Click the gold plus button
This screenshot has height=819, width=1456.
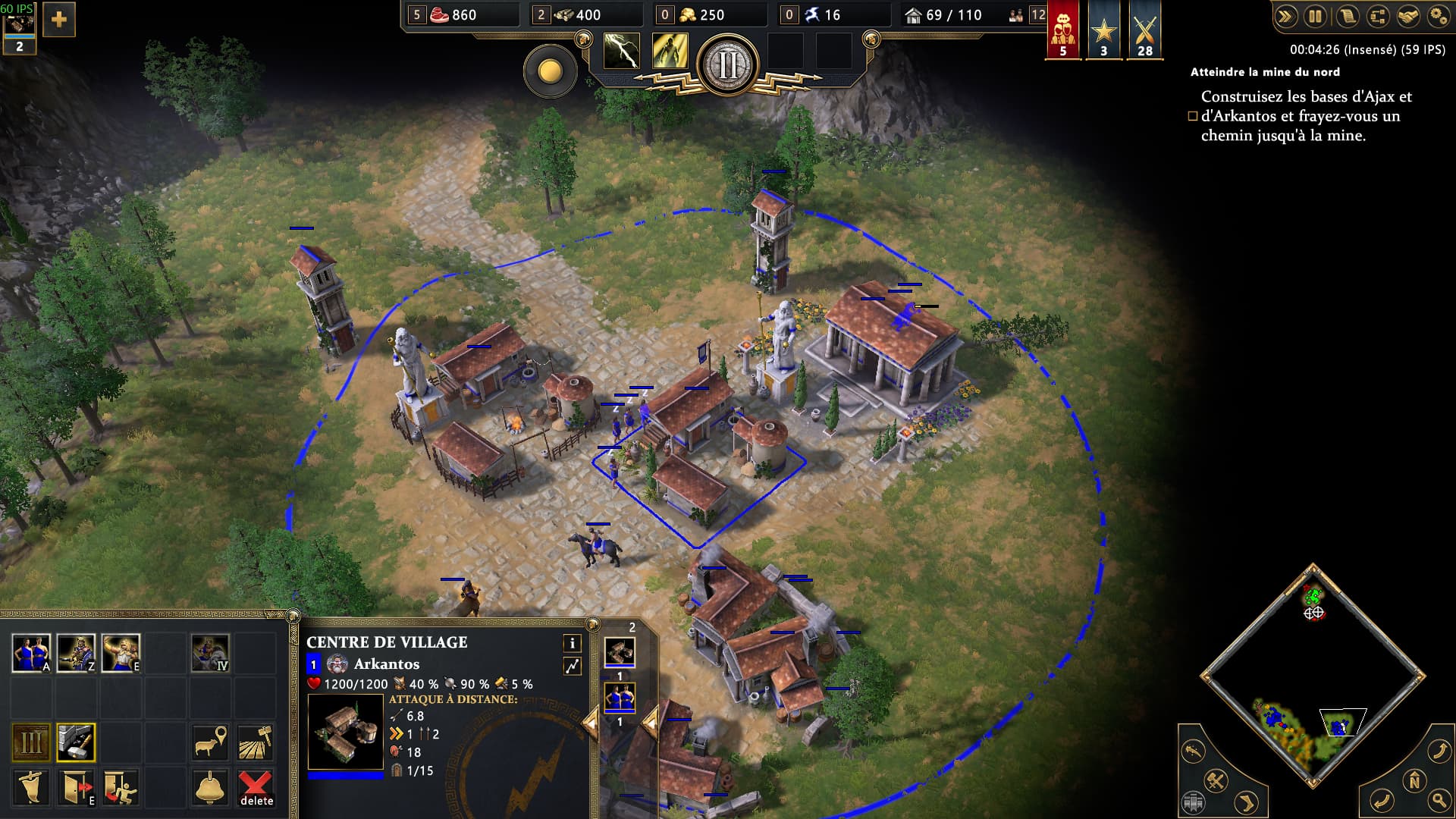(59, 20)
